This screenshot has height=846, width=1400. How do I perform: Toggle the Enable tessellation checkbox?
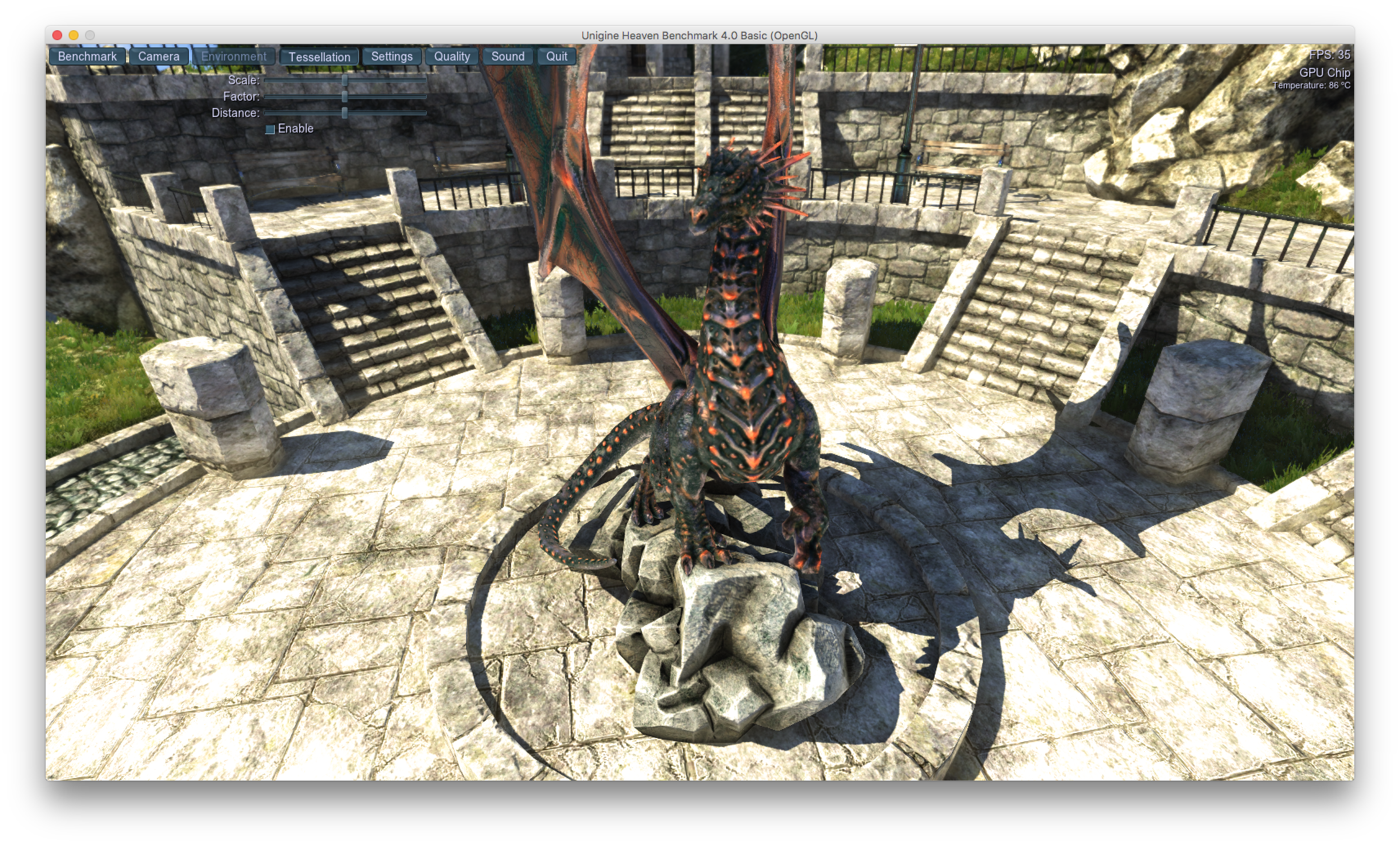point(270,129)
